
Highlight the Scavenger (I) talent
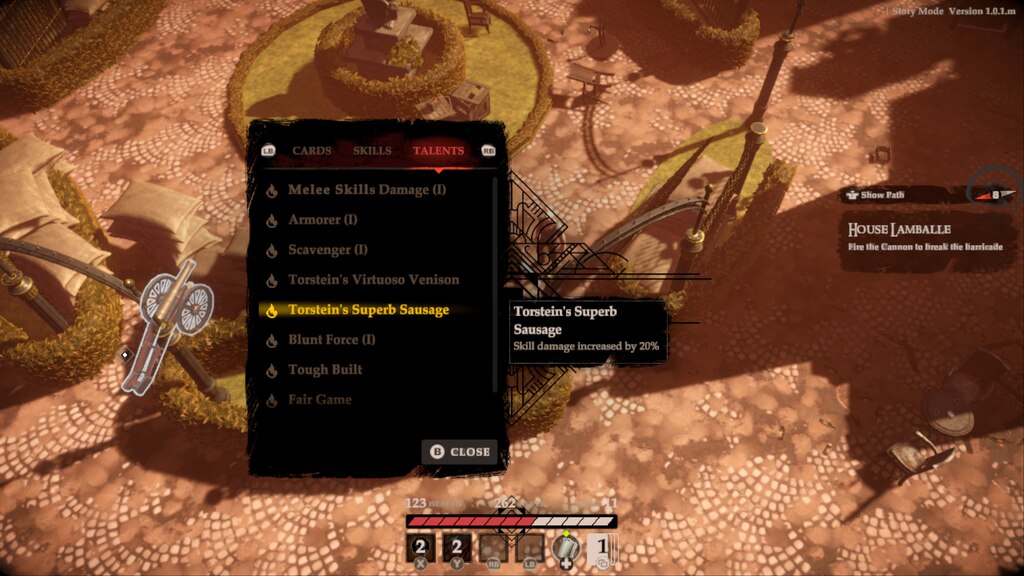[328, 250]
